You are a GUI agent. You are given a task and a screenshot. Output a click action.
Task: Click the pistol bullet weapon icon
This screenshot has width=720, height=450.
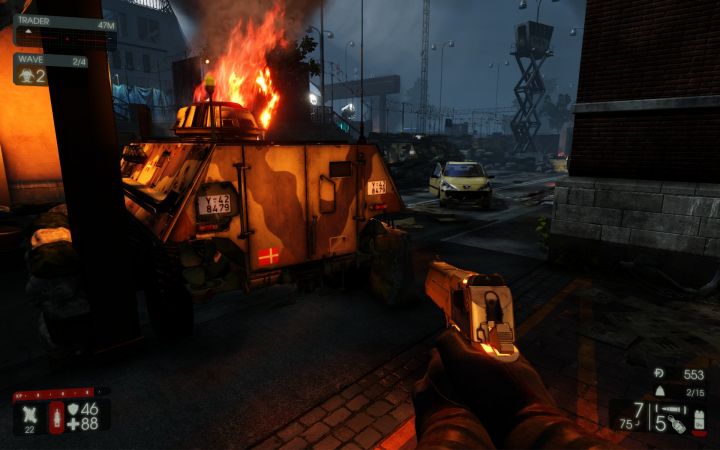[673, 408]
